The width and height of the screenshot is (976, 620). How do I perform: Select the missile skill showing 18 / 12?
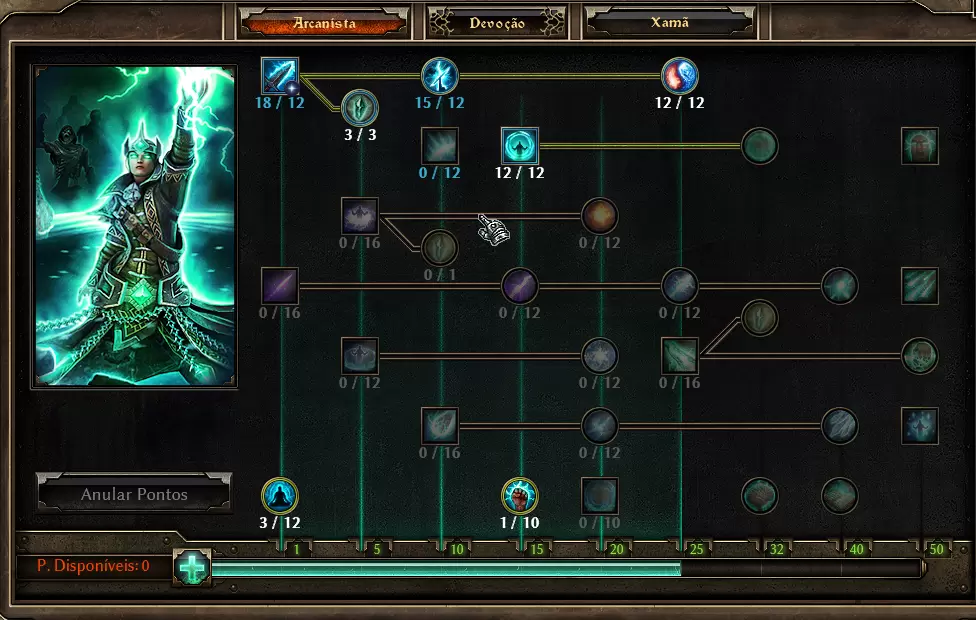[280, 76]
